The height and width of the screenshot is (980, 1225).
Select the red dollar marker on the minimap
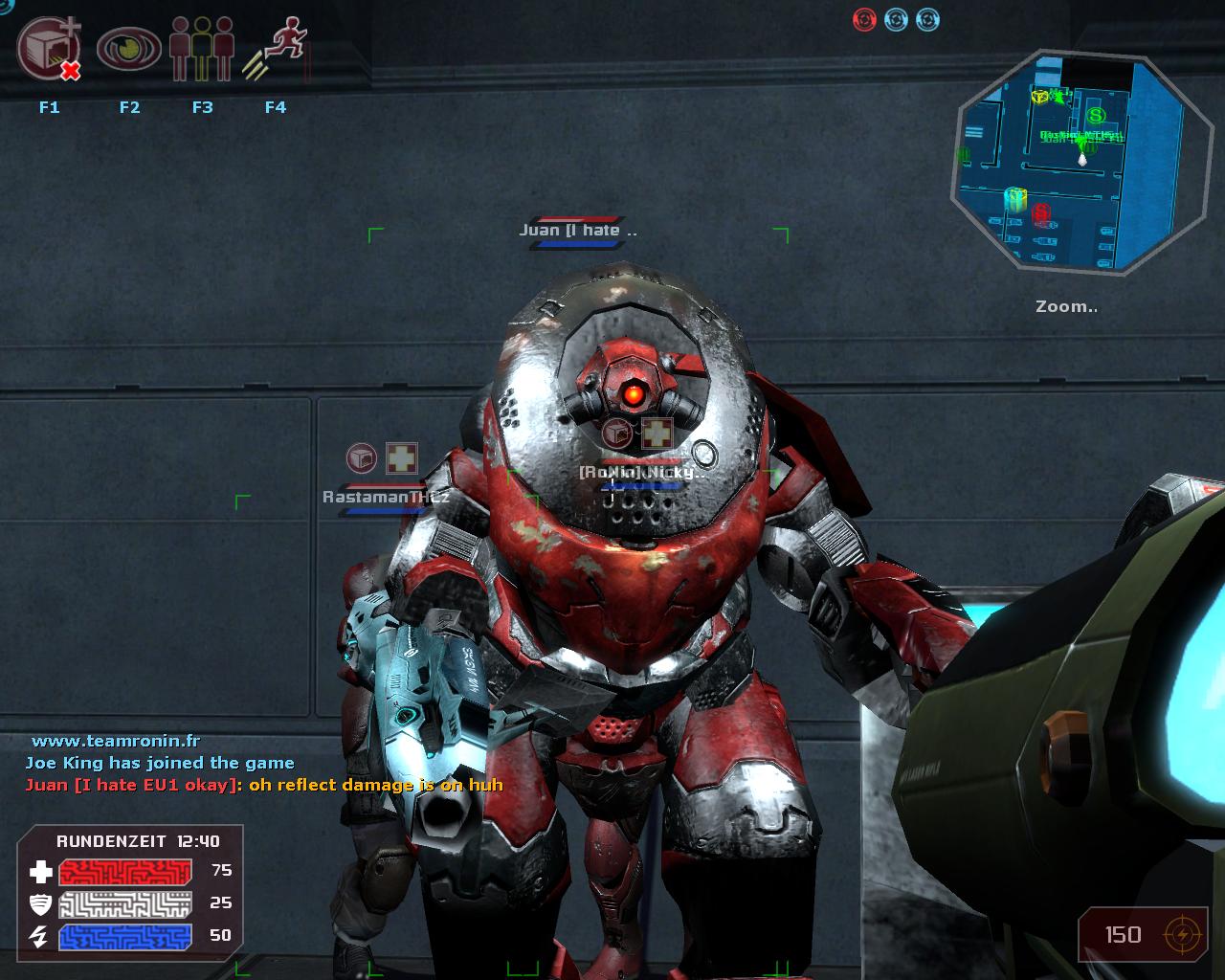[1041, 212]
